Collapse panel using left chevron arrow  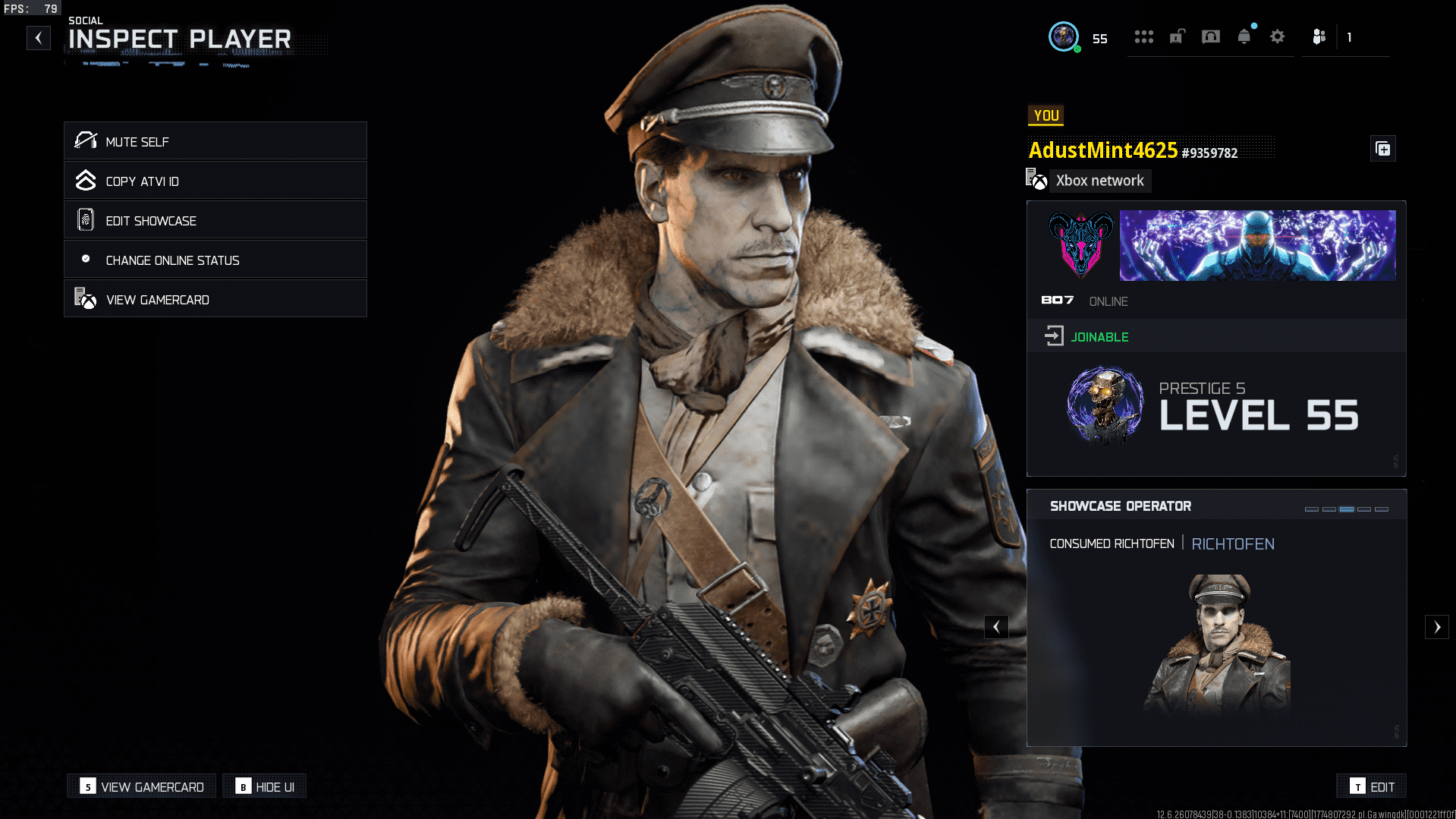click(x=996, y=627)
